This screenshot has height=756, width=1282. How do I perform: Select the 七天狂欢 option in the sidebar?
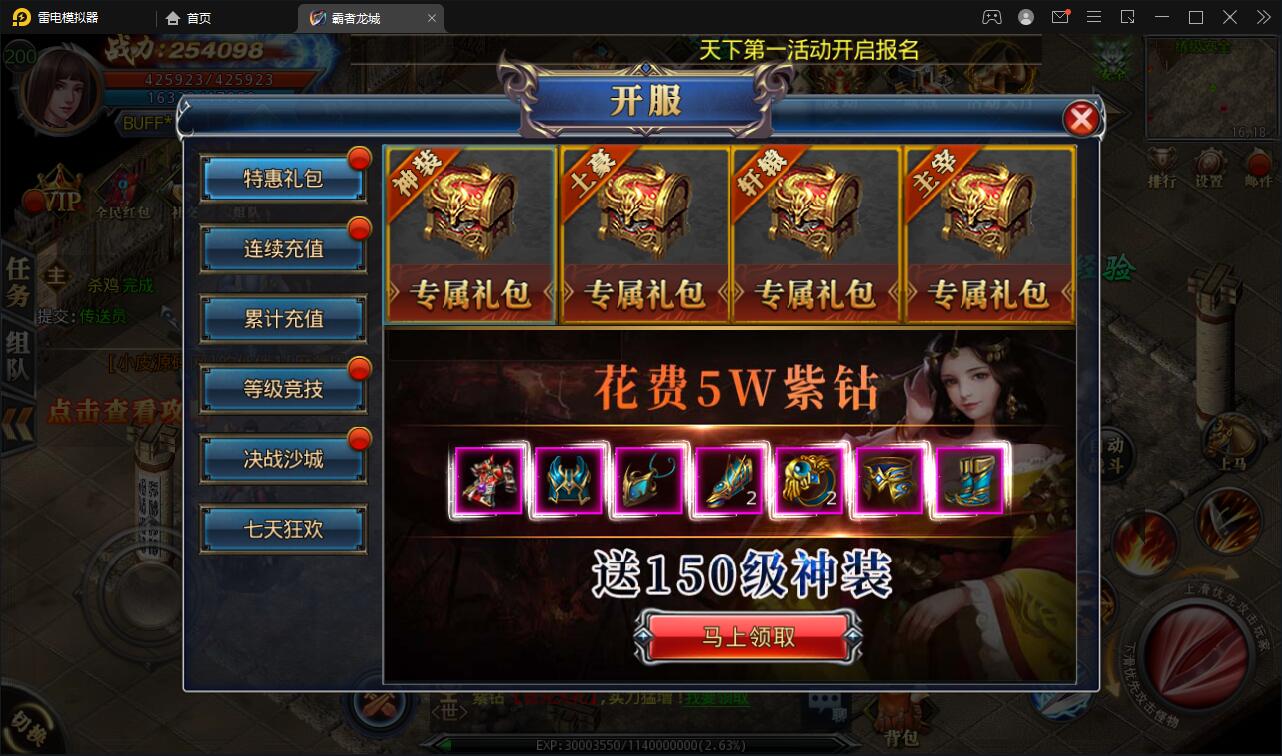(x=283, y=527)
